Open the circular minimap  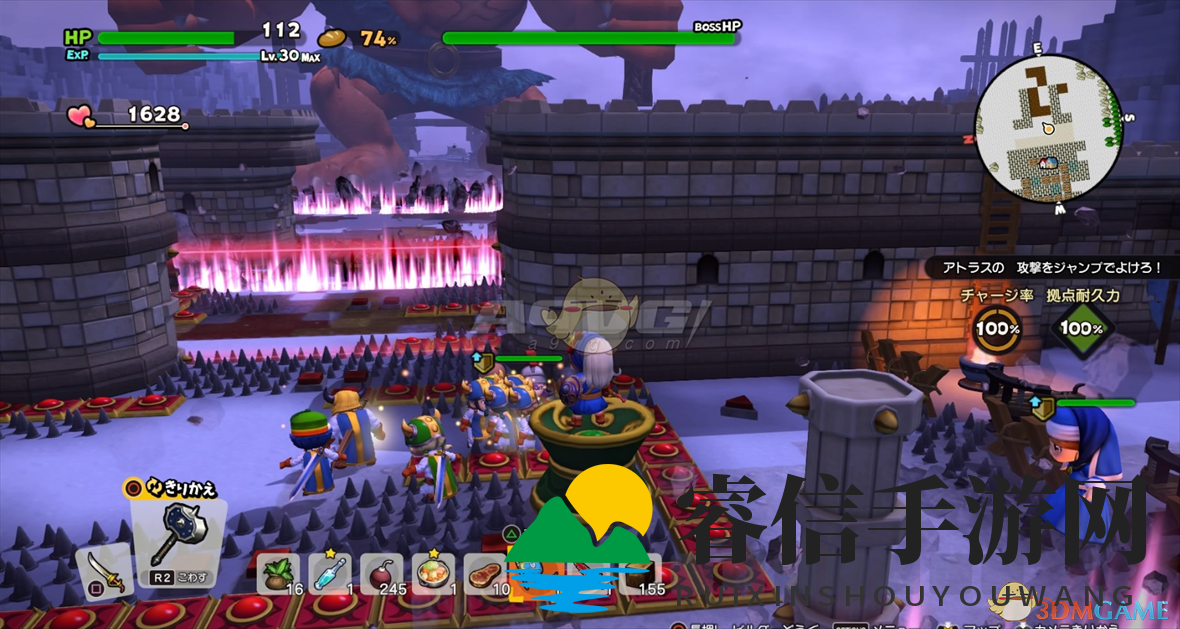pos(1047,127)
